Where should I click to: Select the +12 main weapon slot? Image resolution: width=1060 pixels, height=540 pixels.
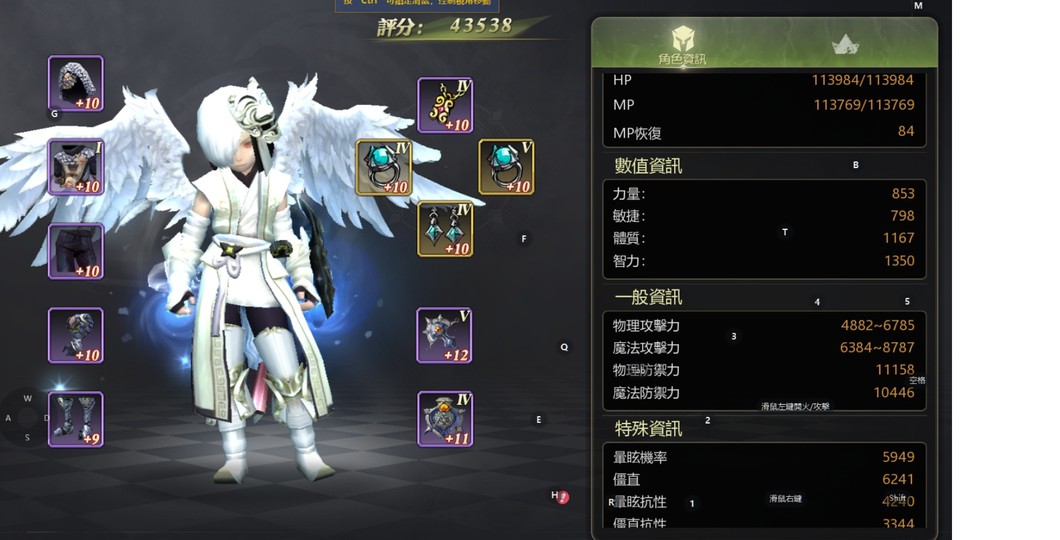(445, 335)
